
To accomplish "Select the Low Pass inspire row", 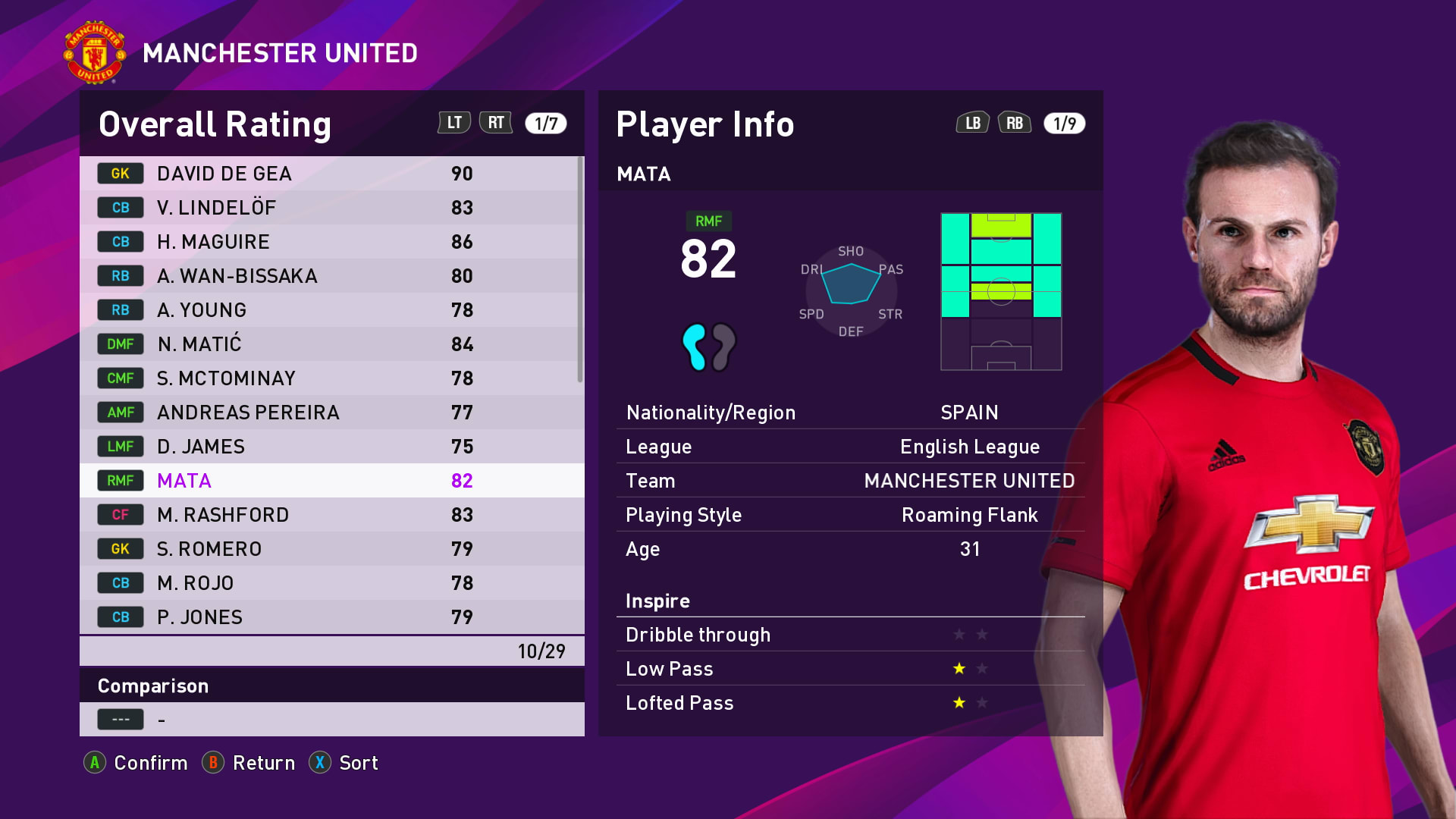I will pos(850,669).
